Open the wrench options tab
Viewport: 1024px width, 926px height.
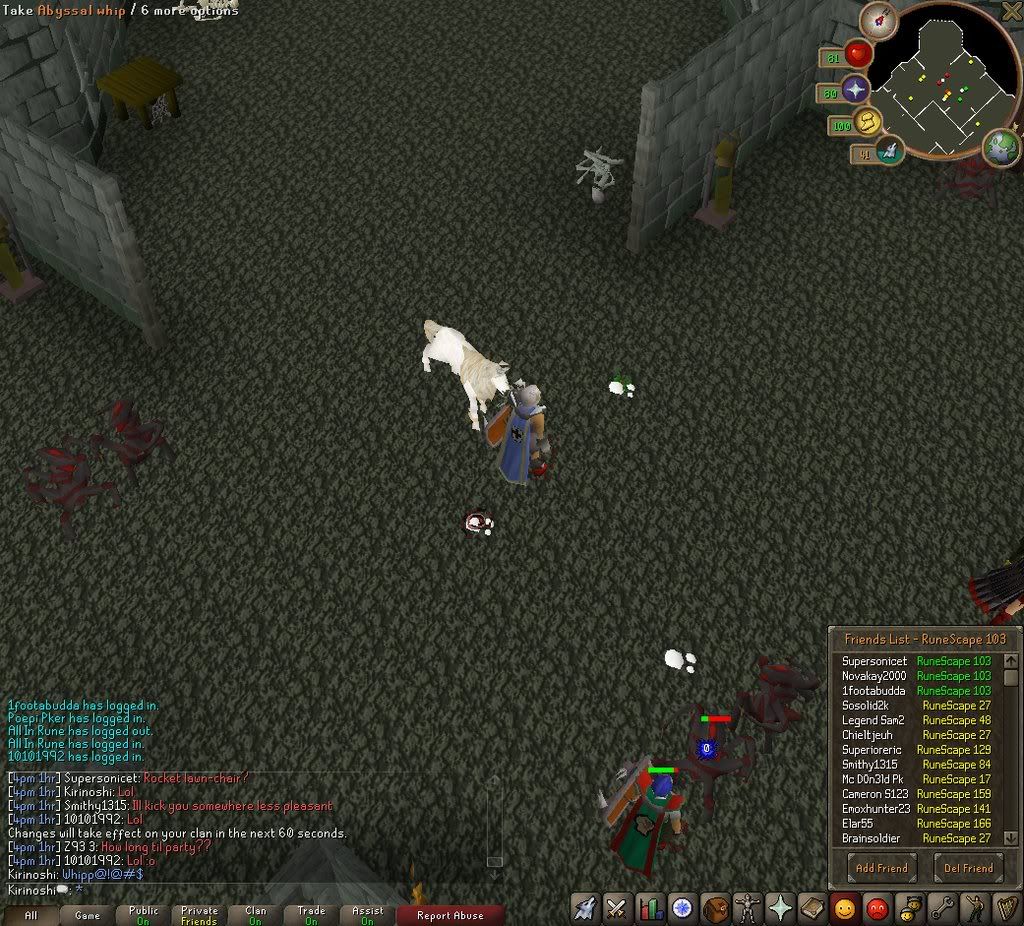coord(943,908)
